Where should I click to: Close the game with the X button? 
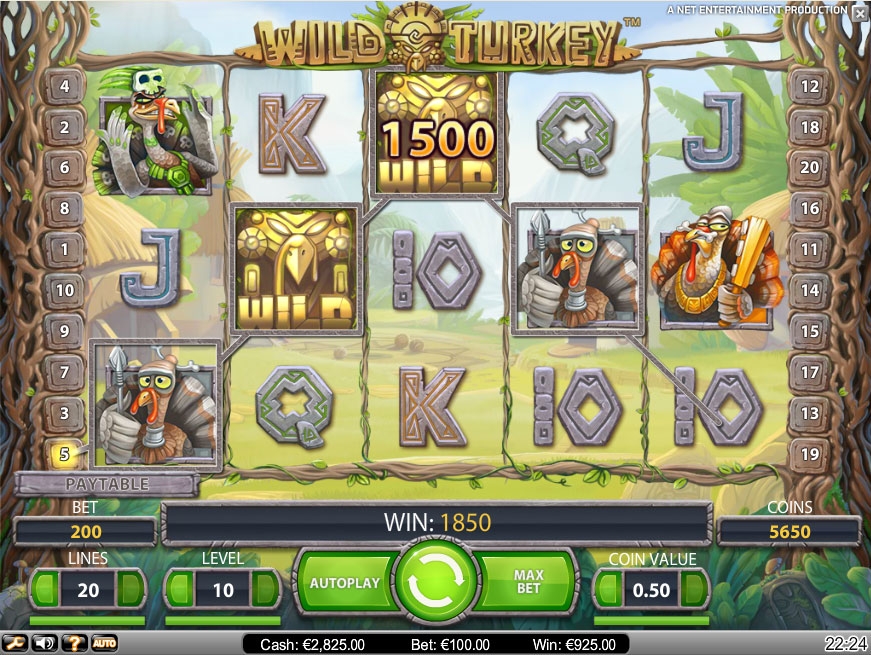click(x=859, y=13)
